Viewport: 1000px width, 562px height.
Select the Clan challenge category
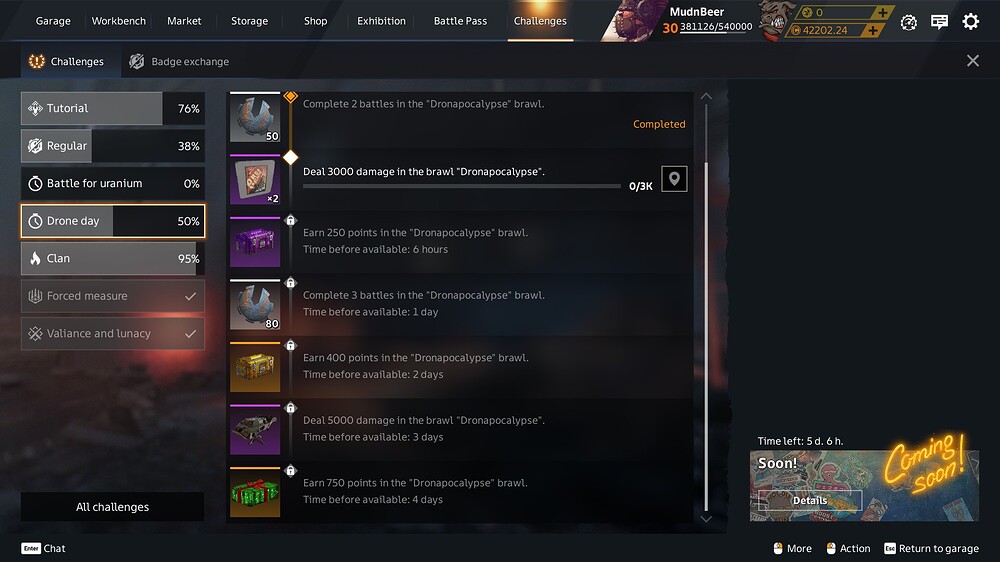[112, 259]
